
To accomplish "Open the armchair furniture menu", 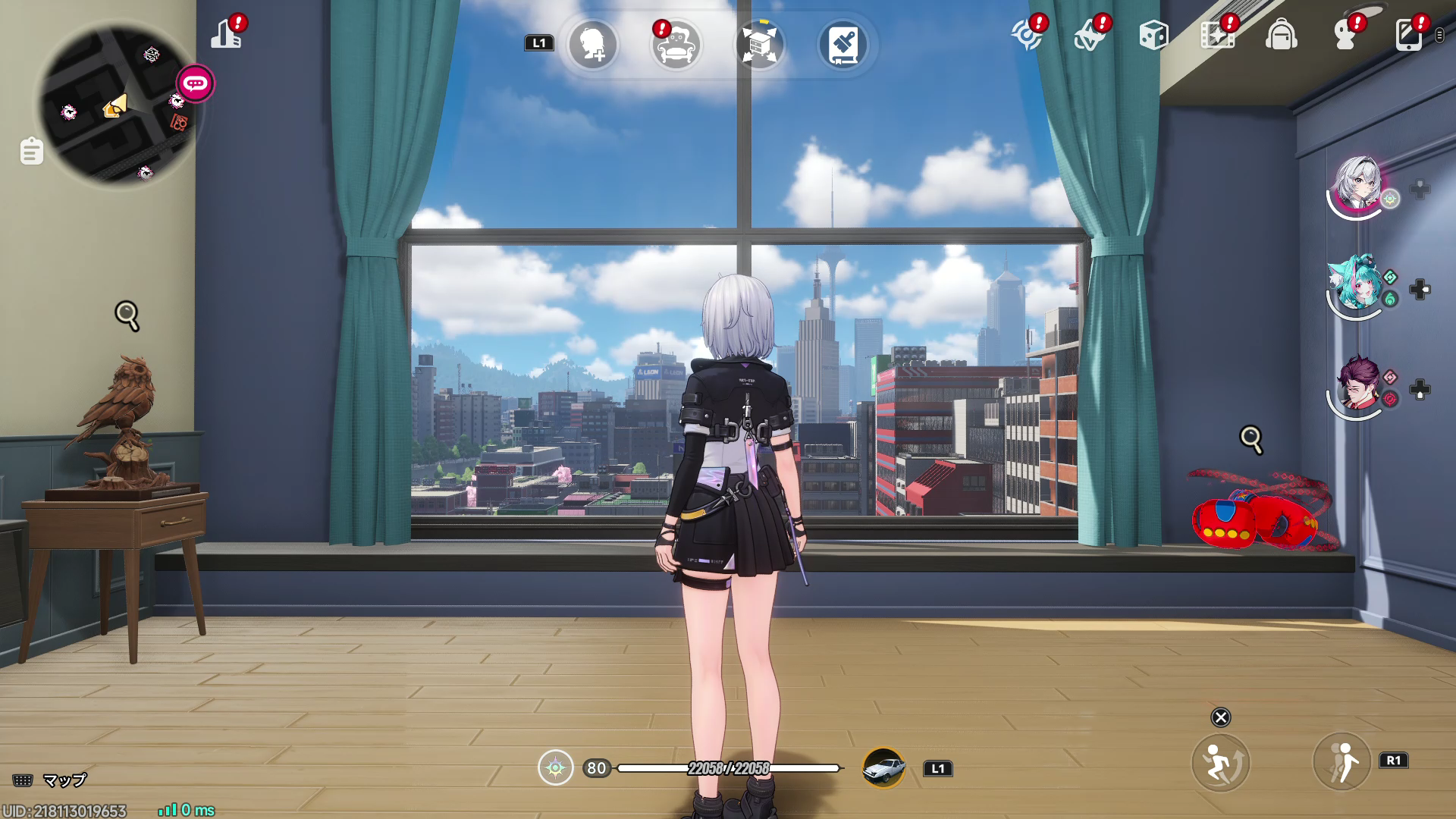I will (x=676, y=45).
